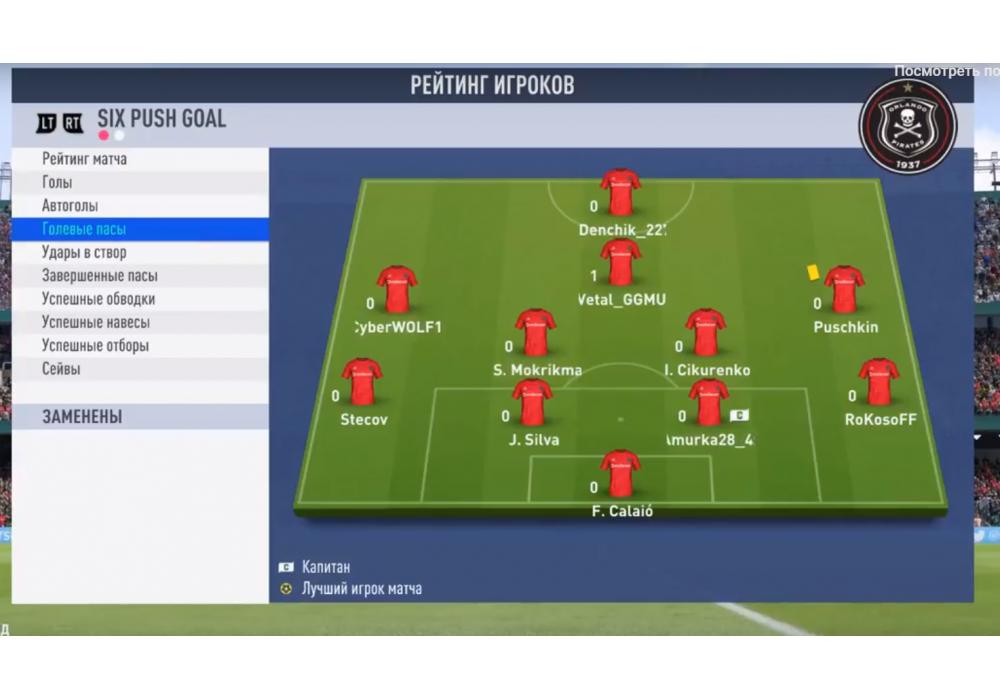Select the CyberWOLF1 player jersey

(x=397, y=290)
